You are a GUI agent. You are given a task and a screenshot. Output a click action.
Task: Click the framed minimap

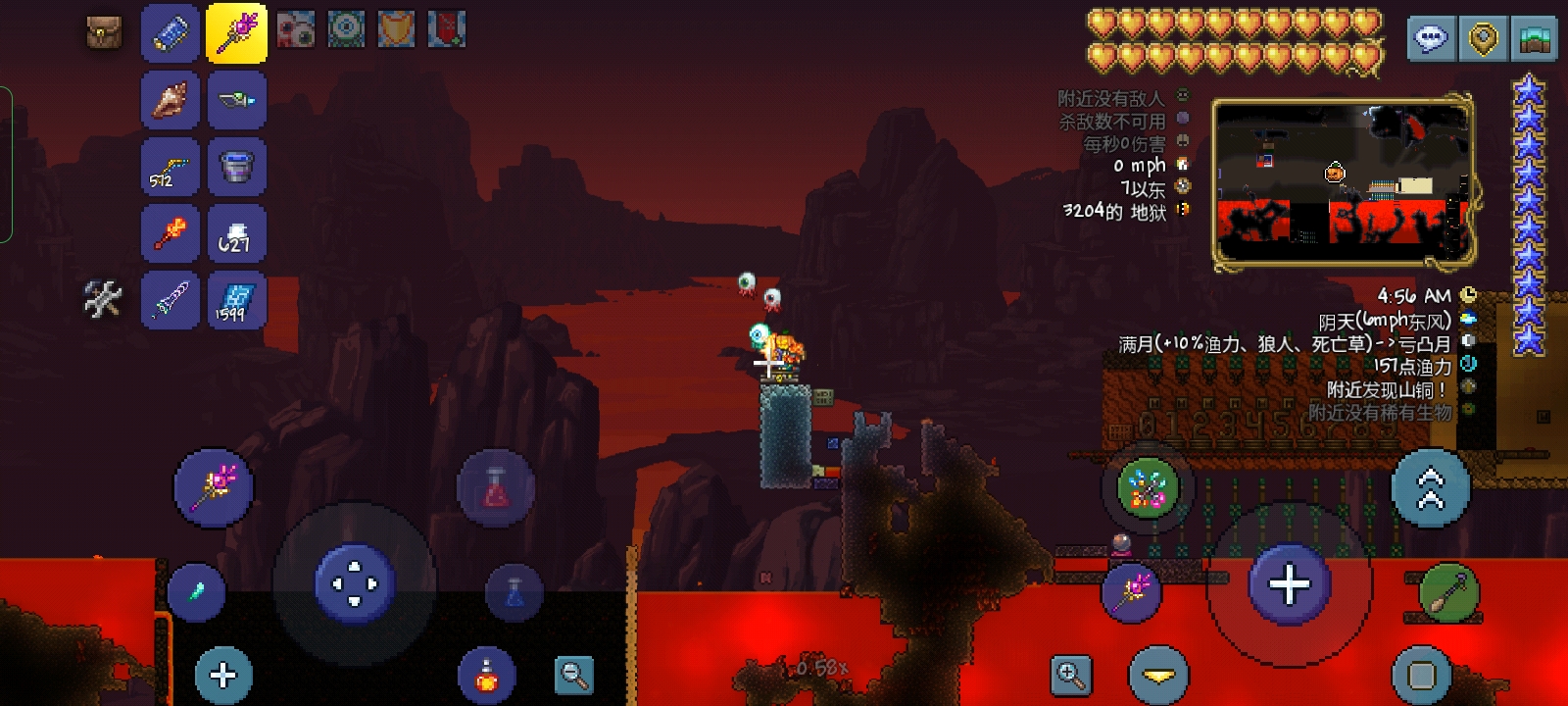pos(1343,181)
